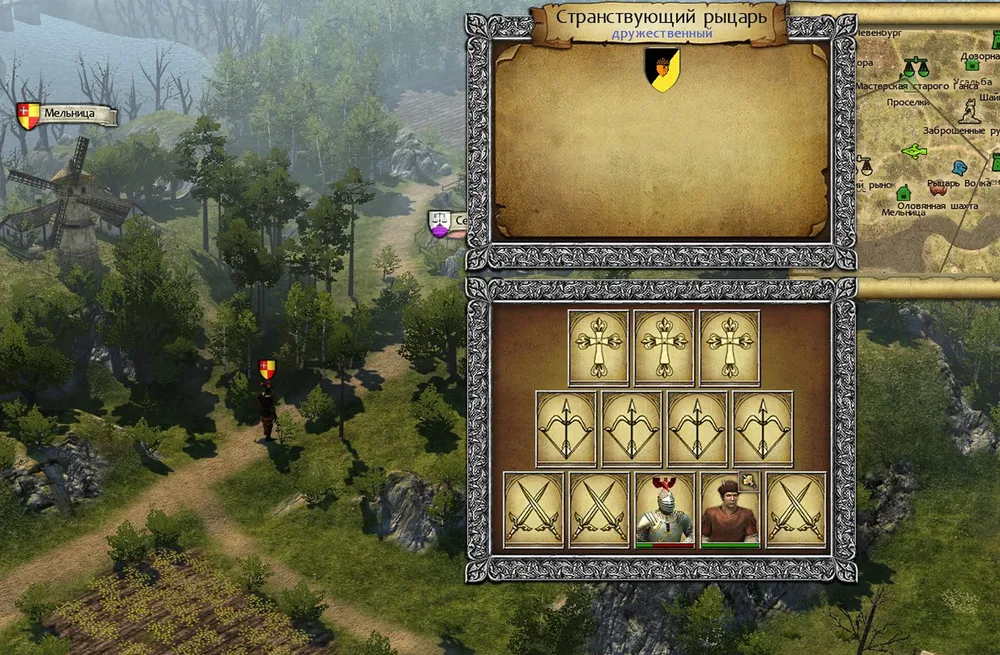Screen dimensions: 1000x655
Task: Select the purple scales shield marker on the road
Action: tap(438, 224)
